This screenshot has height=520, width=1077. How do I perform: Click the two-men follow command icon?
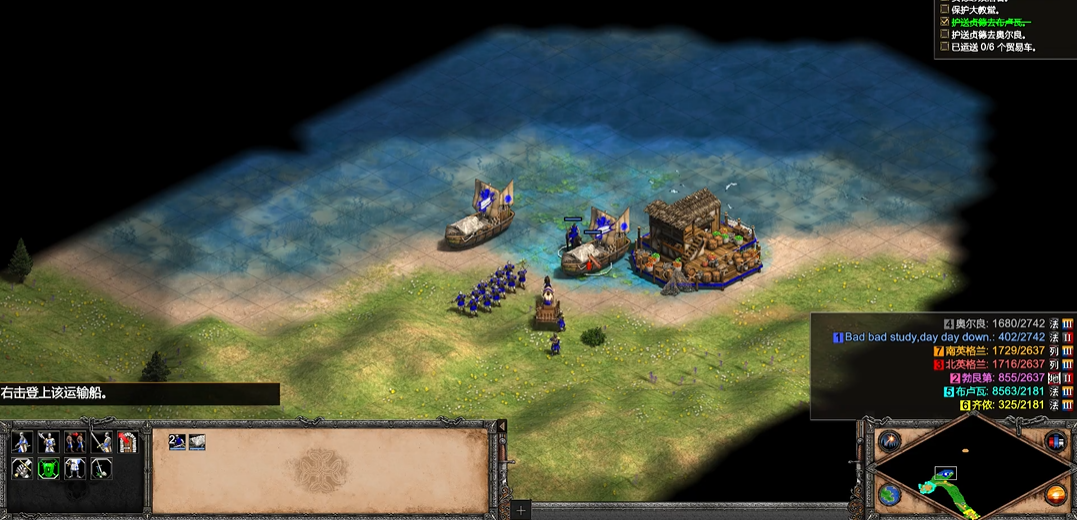pos(75,442)
